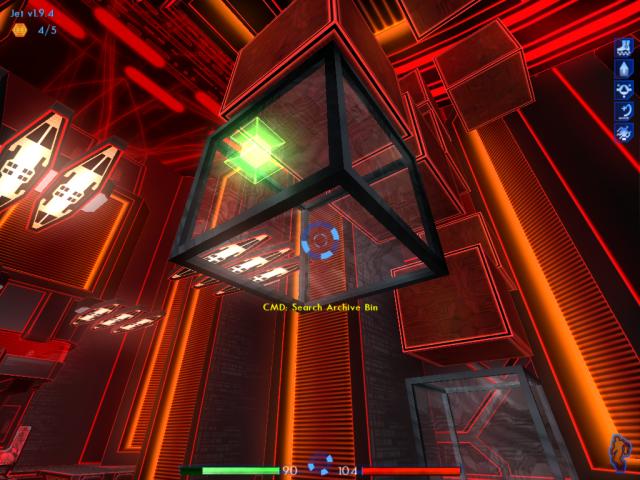Screen dimensions: 640x480
Task: Select the bottom subroutine icon in the column
Action: 623,131
